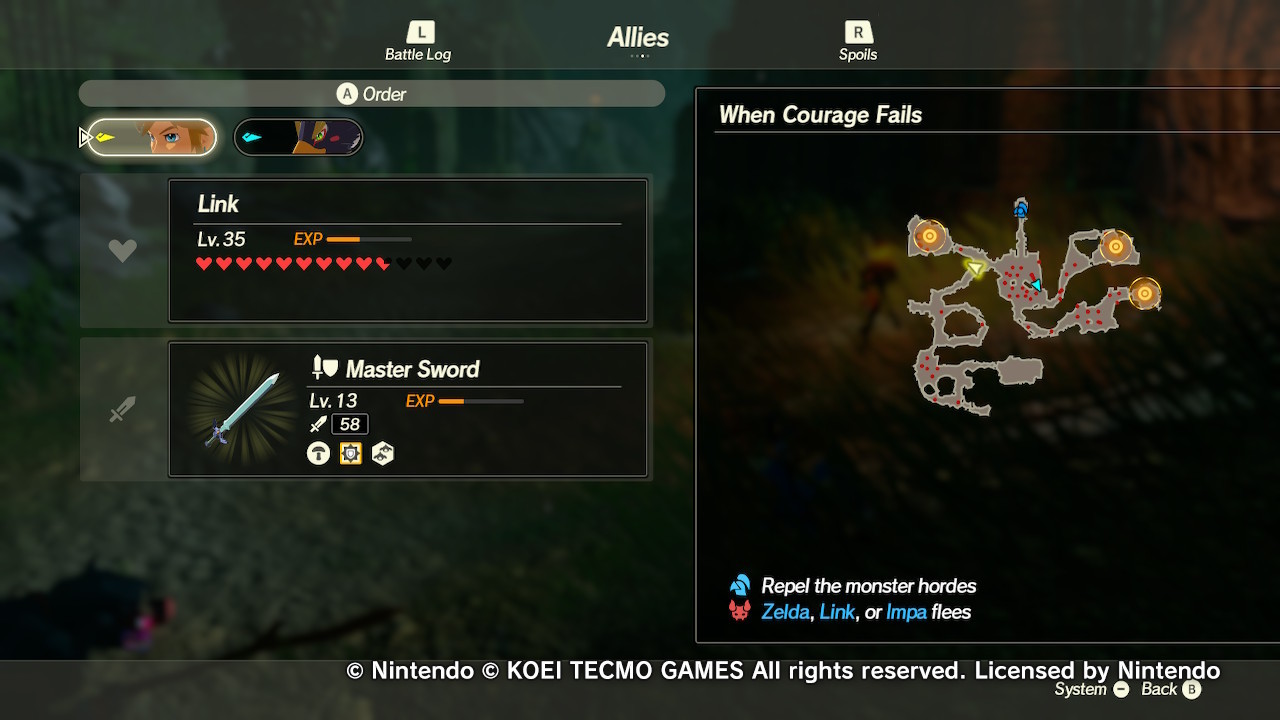Click the Impa link in the defeat text
This screenshot has height=720, width=1280.
click(x=905, y=611)
